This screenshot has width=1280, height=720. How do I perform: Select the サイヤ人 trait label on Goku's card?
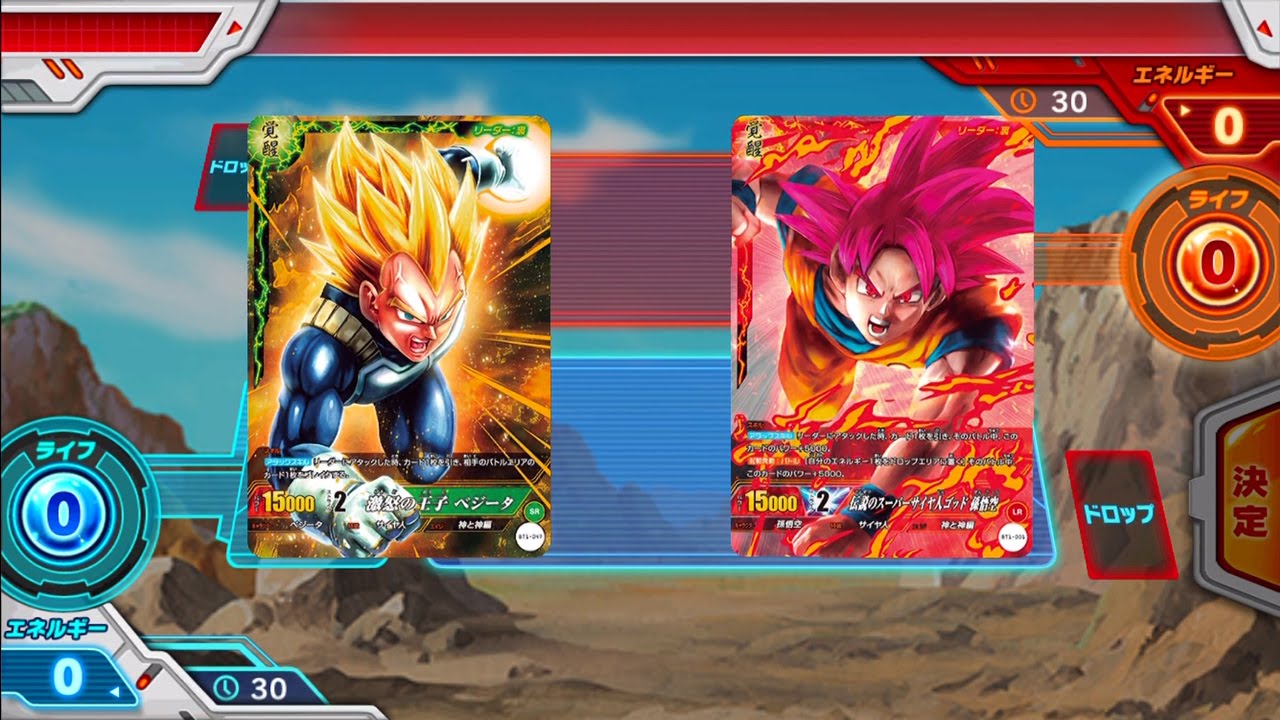pos(874,525)
